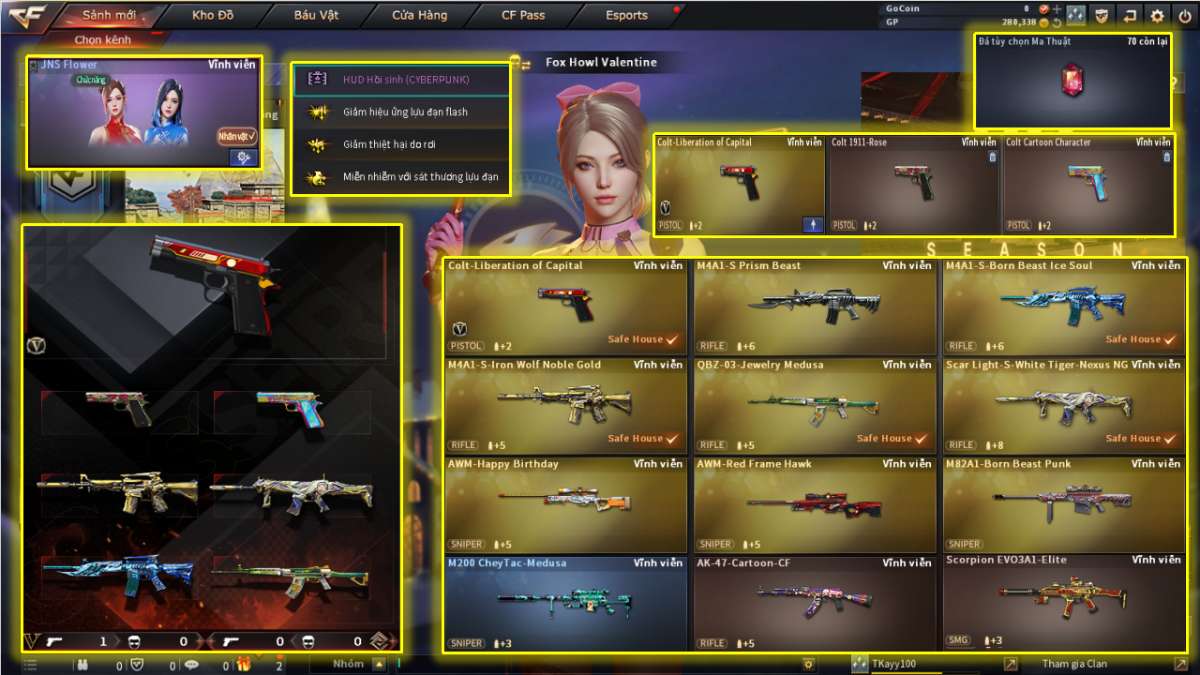Open the gear settings icon

(1157, 15)
